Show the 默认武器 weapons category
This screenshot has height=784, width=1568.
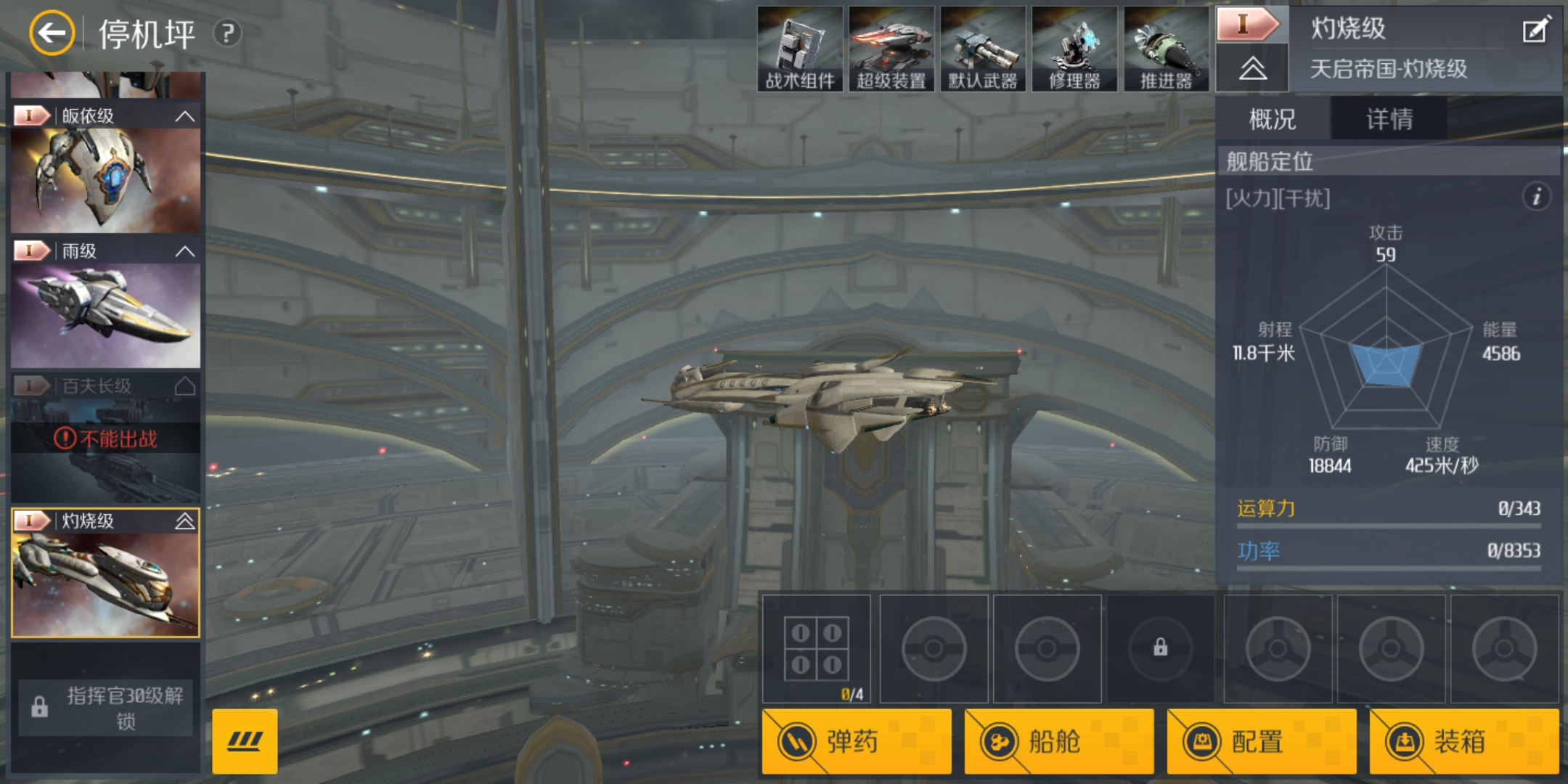click(x=983, y=49)
